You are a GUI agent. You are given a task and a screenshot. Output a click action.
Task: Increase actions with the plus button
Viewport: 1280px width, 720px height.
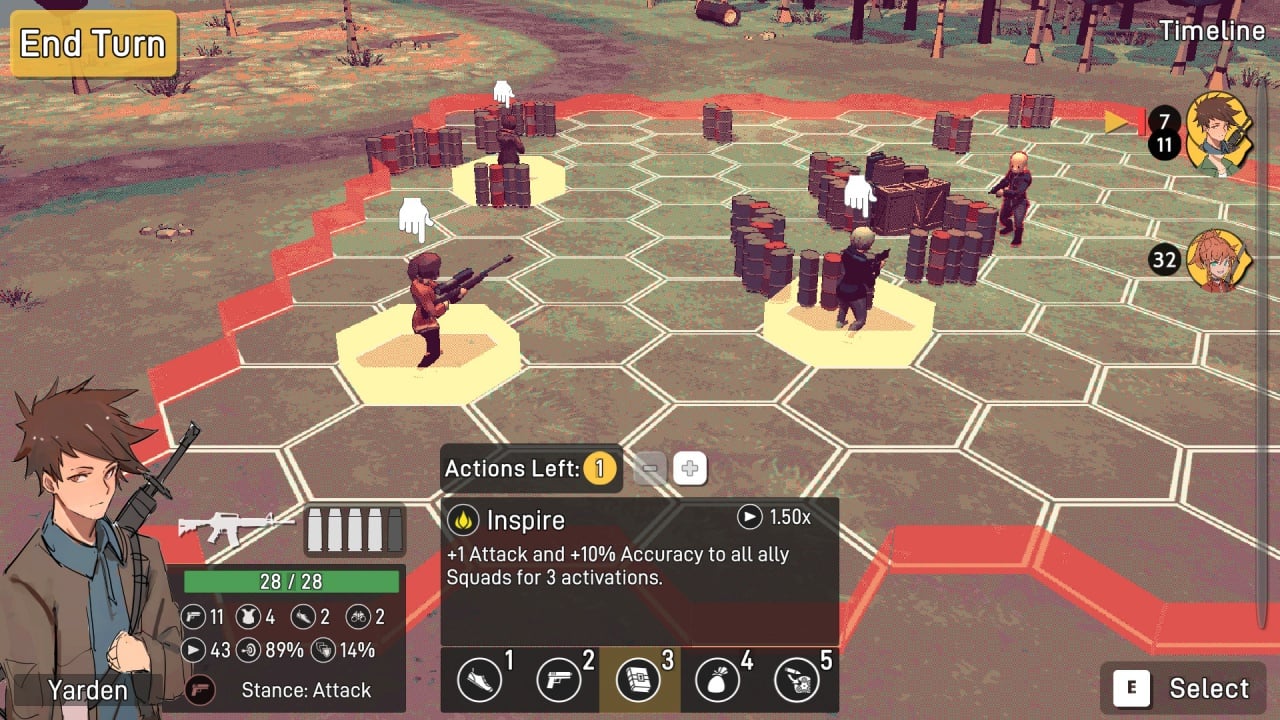pos(690,468)
